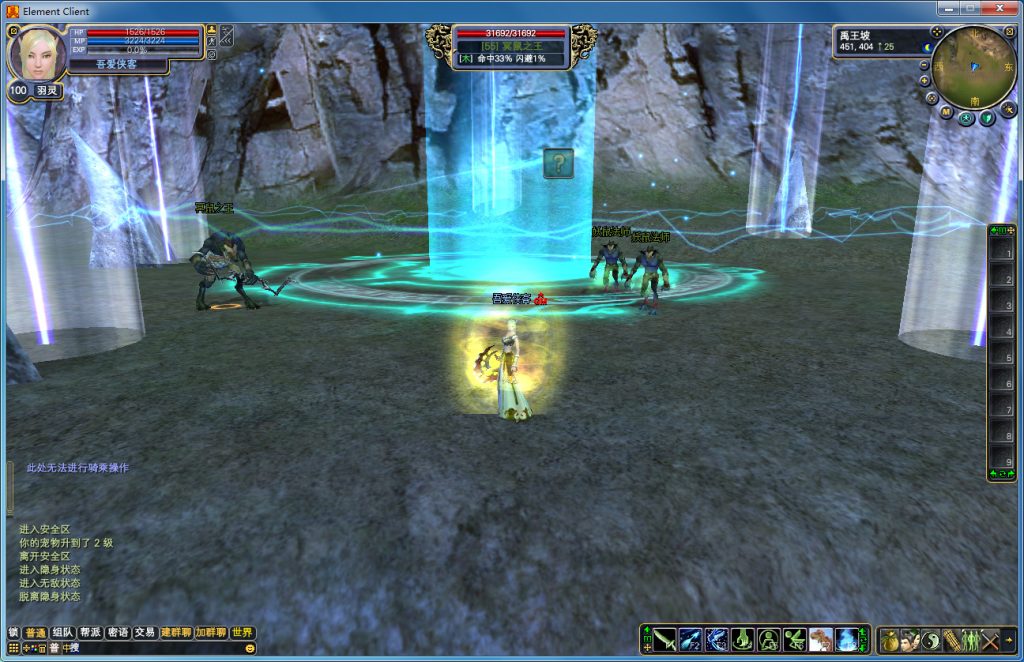Open the crossed swords menu icon

pos(990,639)
